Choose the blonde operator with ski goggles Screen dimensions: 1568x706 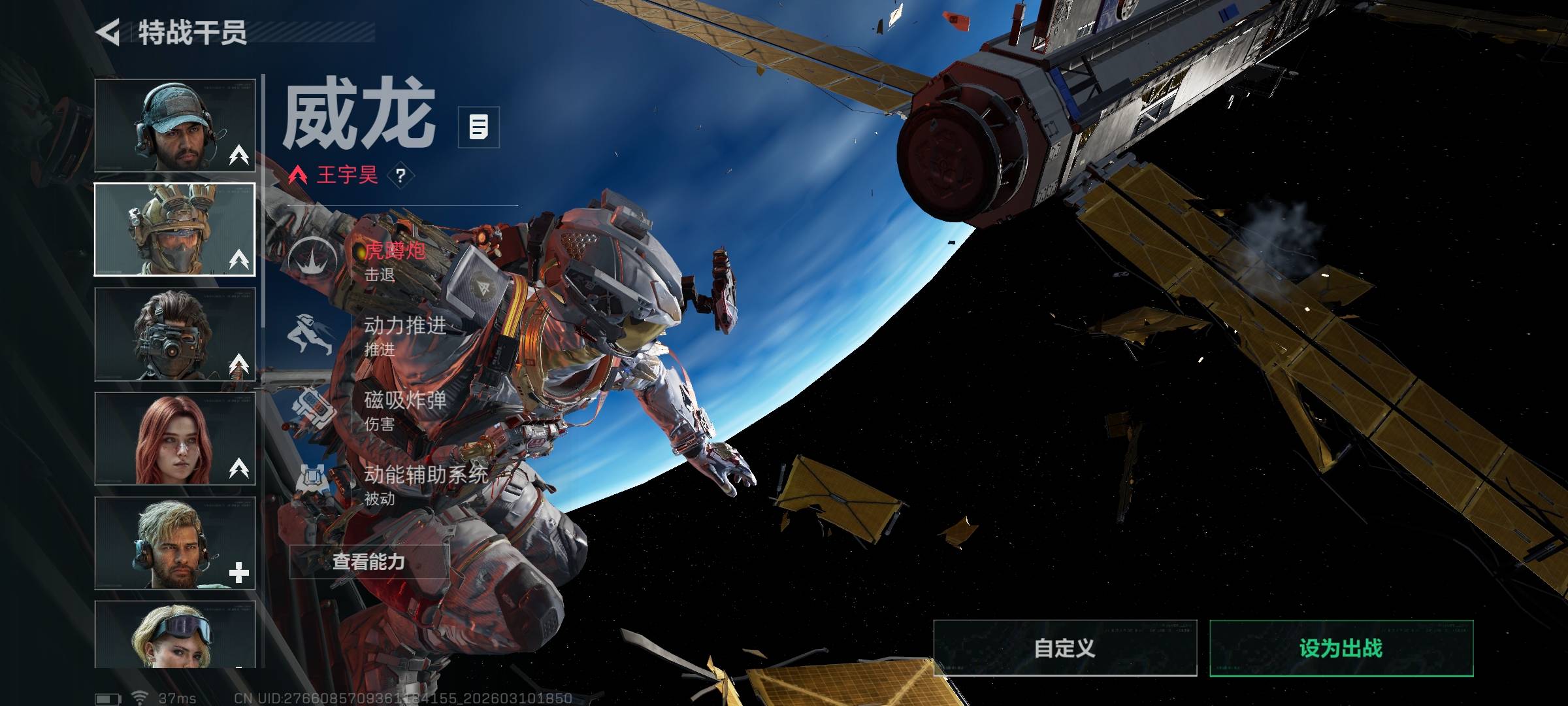[174, 635]
